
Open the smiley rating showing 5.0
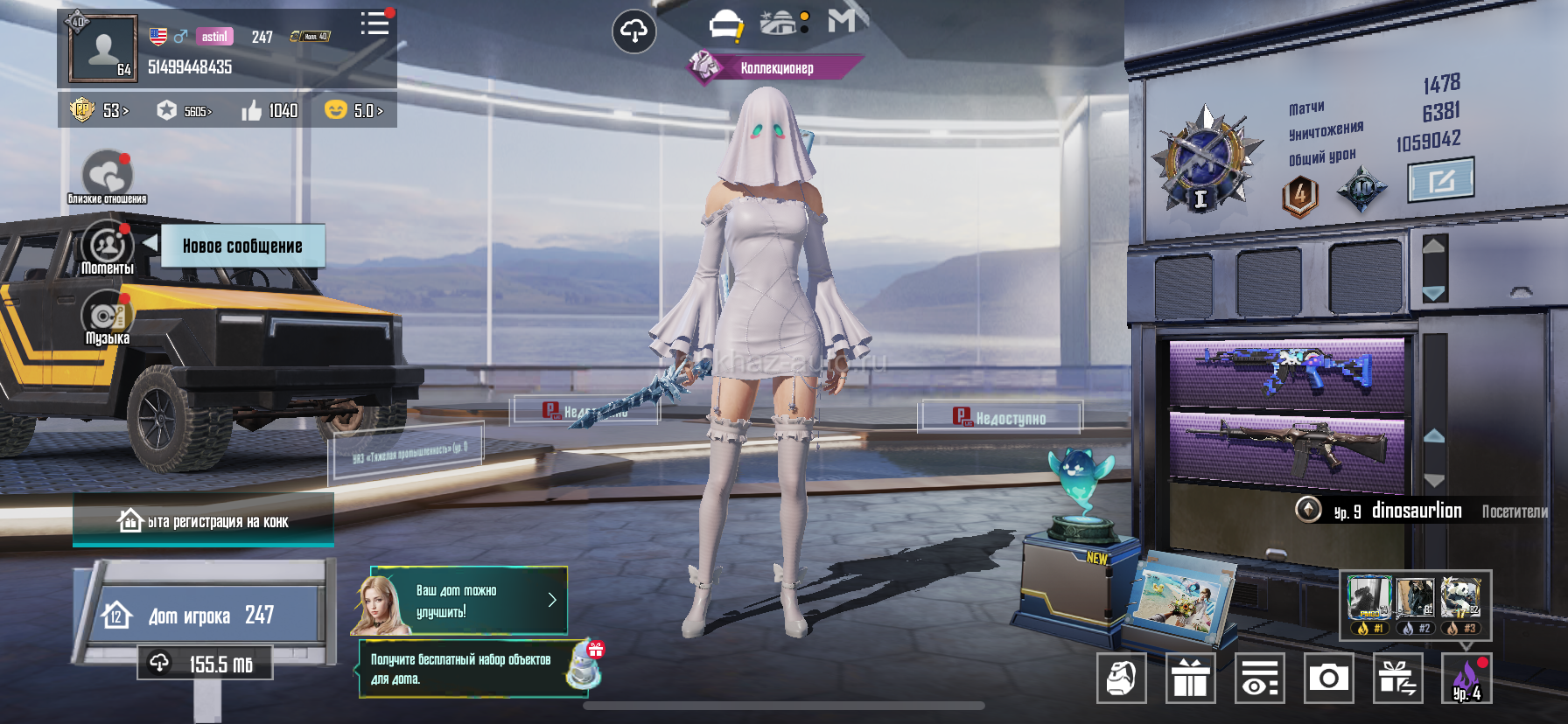coord(353,111)
